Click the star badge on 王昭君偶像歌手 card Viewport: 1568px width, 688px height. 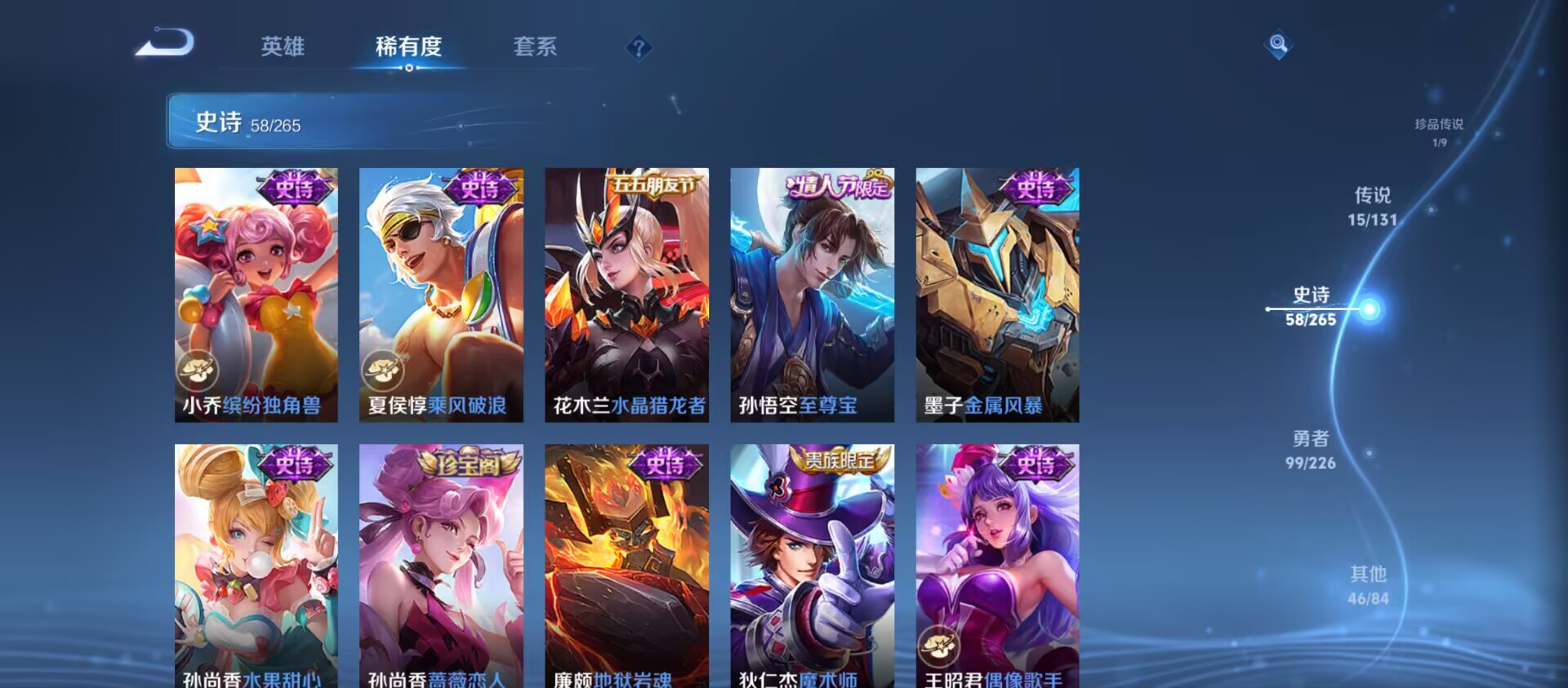pyautogui.click(x=938, y=645)
